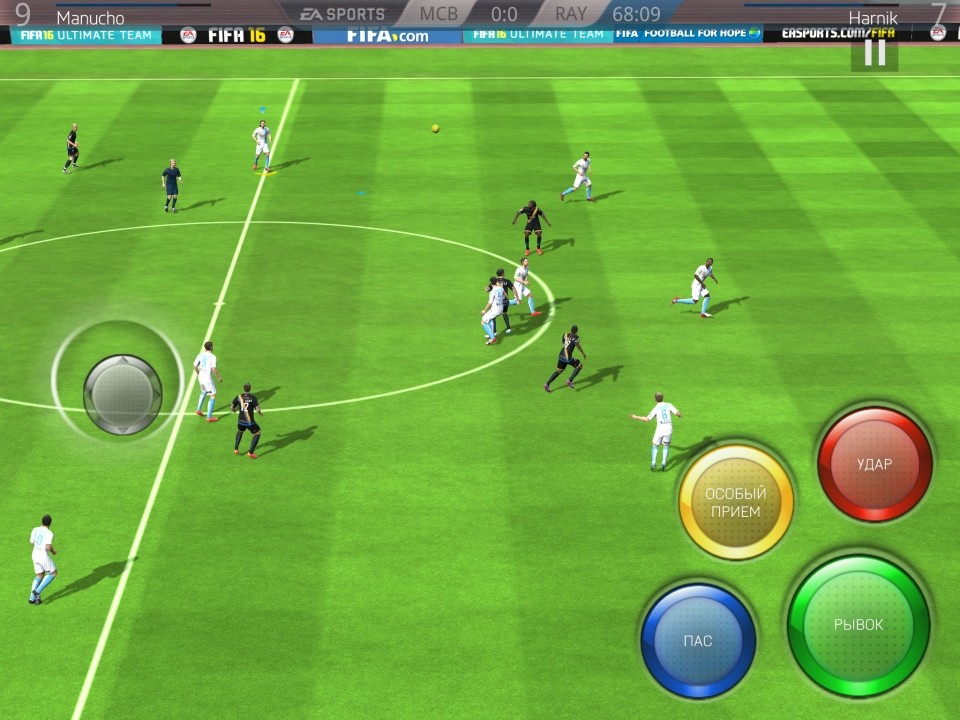Tap the blue ПАС pass button

tap(698, 640)
